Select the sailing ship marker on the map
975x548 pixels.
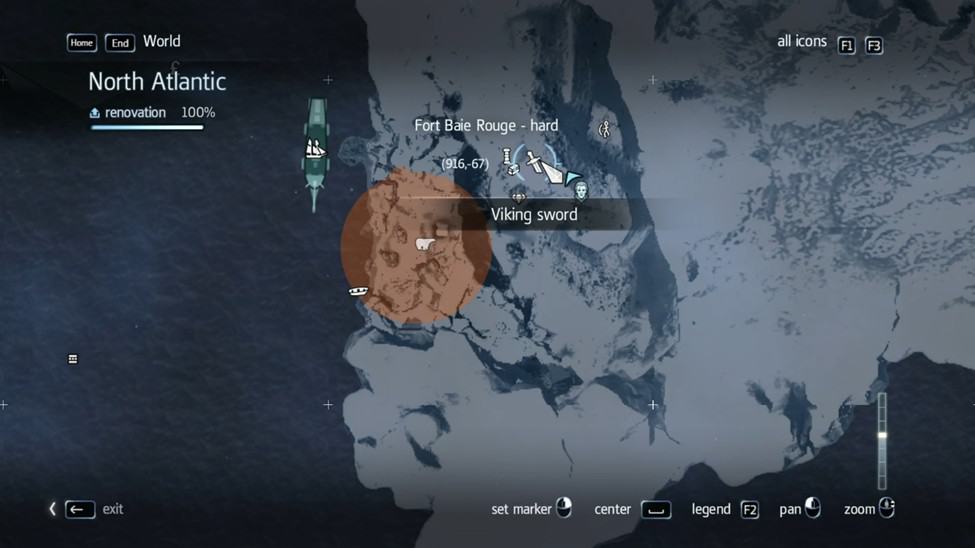click(315, 150)
